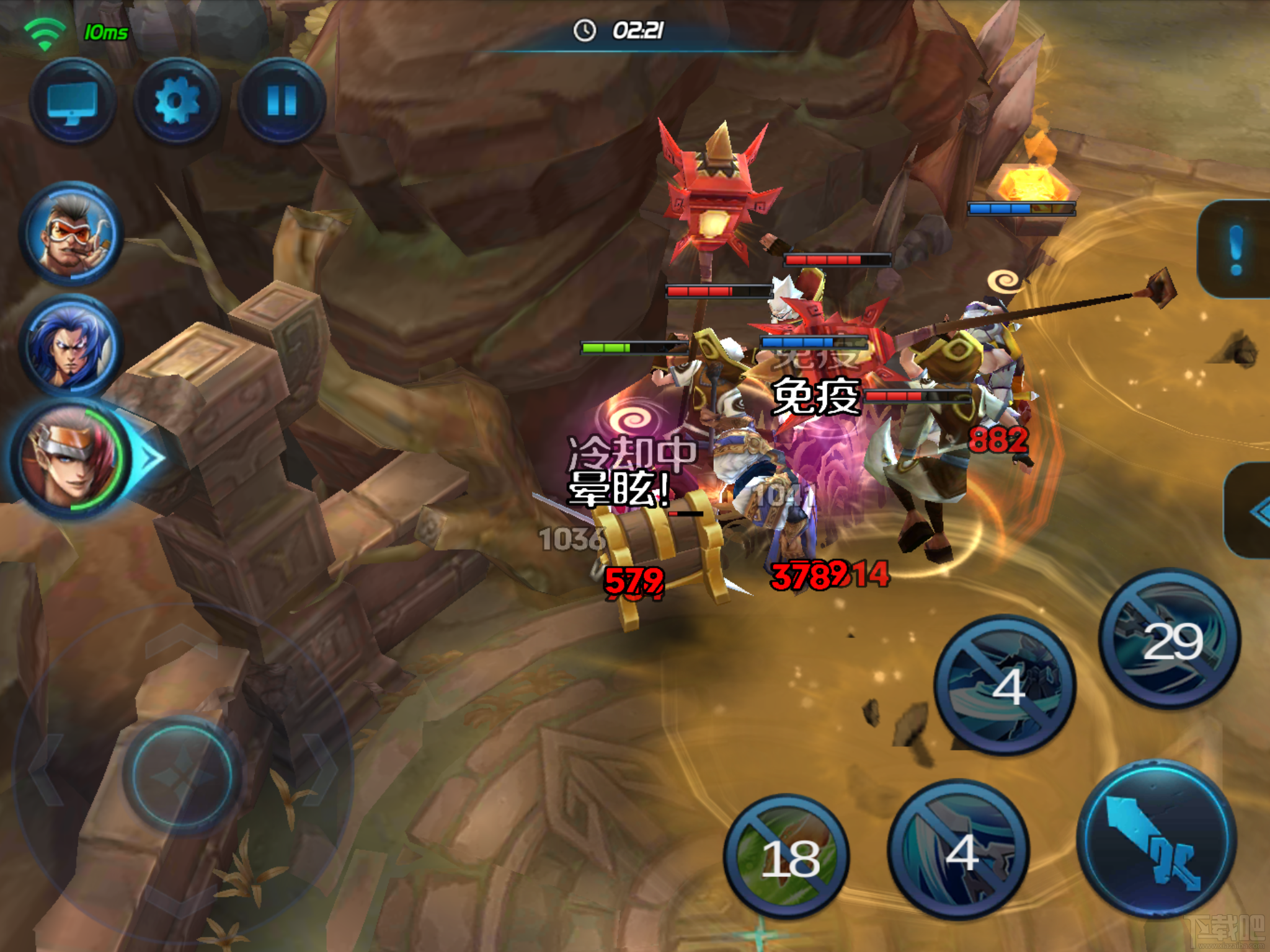Click the blue monitor display button
This screenshot has width=1270, height=952.
(x=73, y=102)
